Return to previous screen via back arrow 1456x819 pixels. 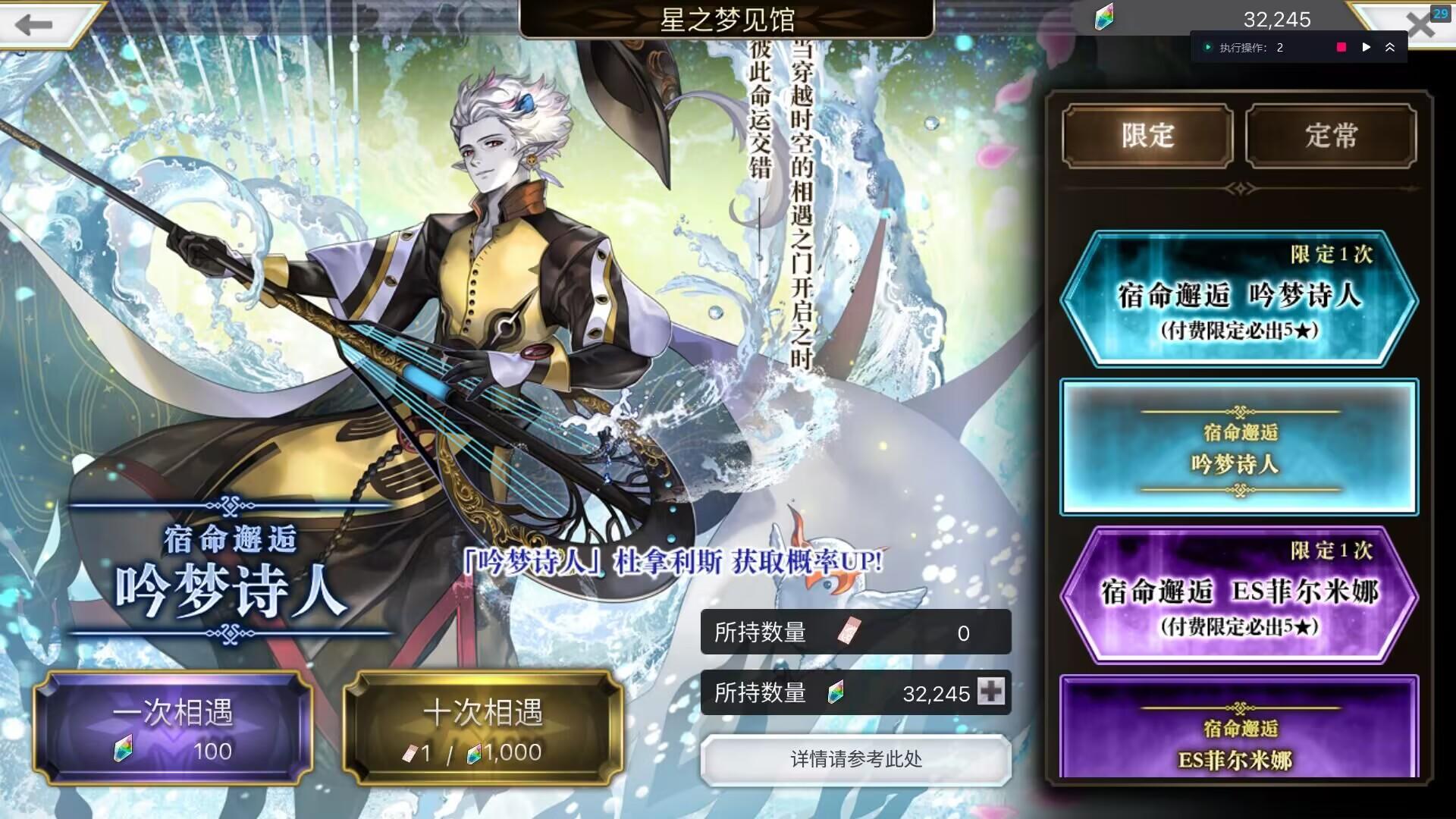(34, 25)
